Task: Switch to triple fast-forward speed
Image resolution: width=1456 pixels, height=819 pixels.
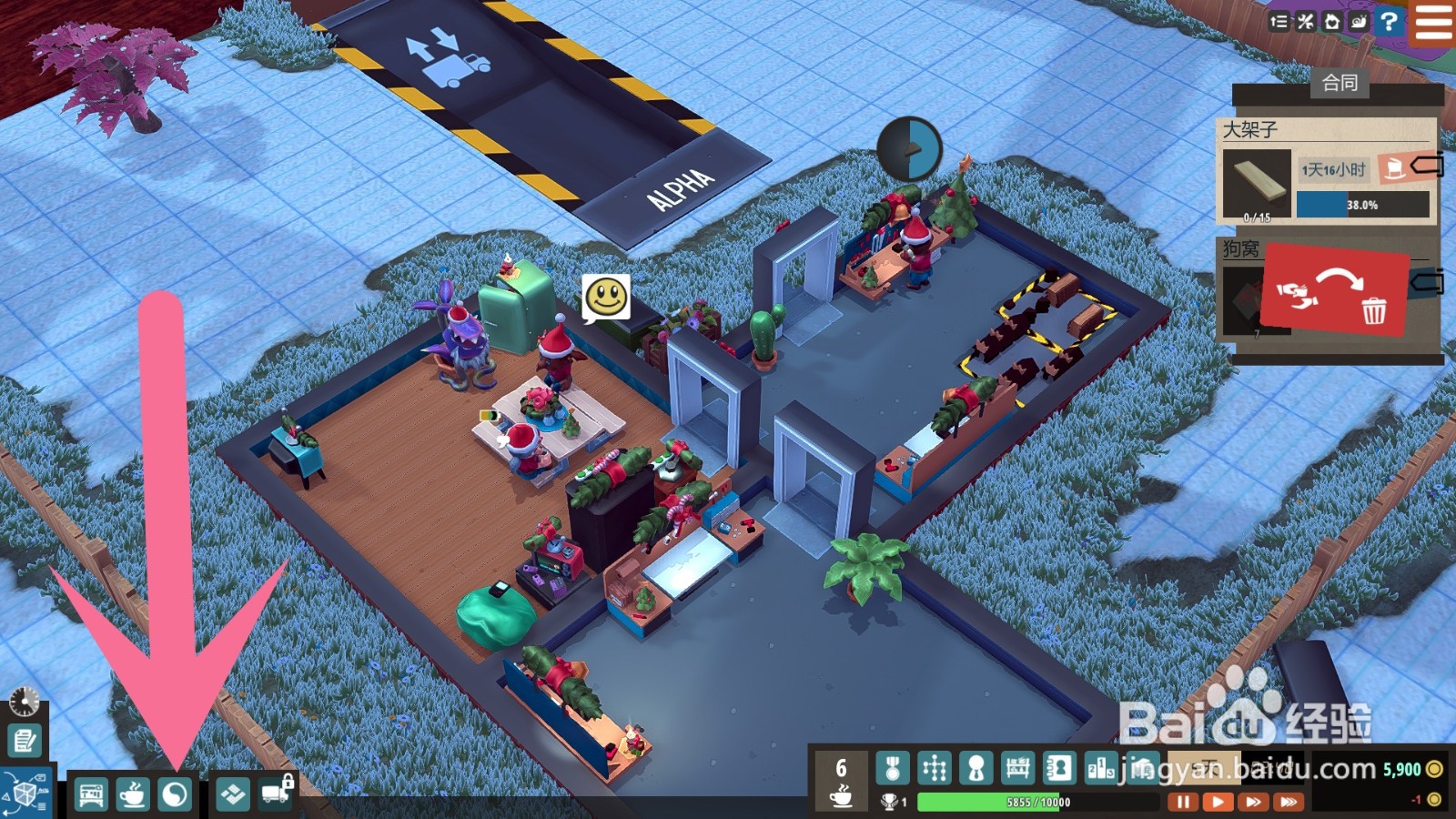Action: [x=1289, y=802]
